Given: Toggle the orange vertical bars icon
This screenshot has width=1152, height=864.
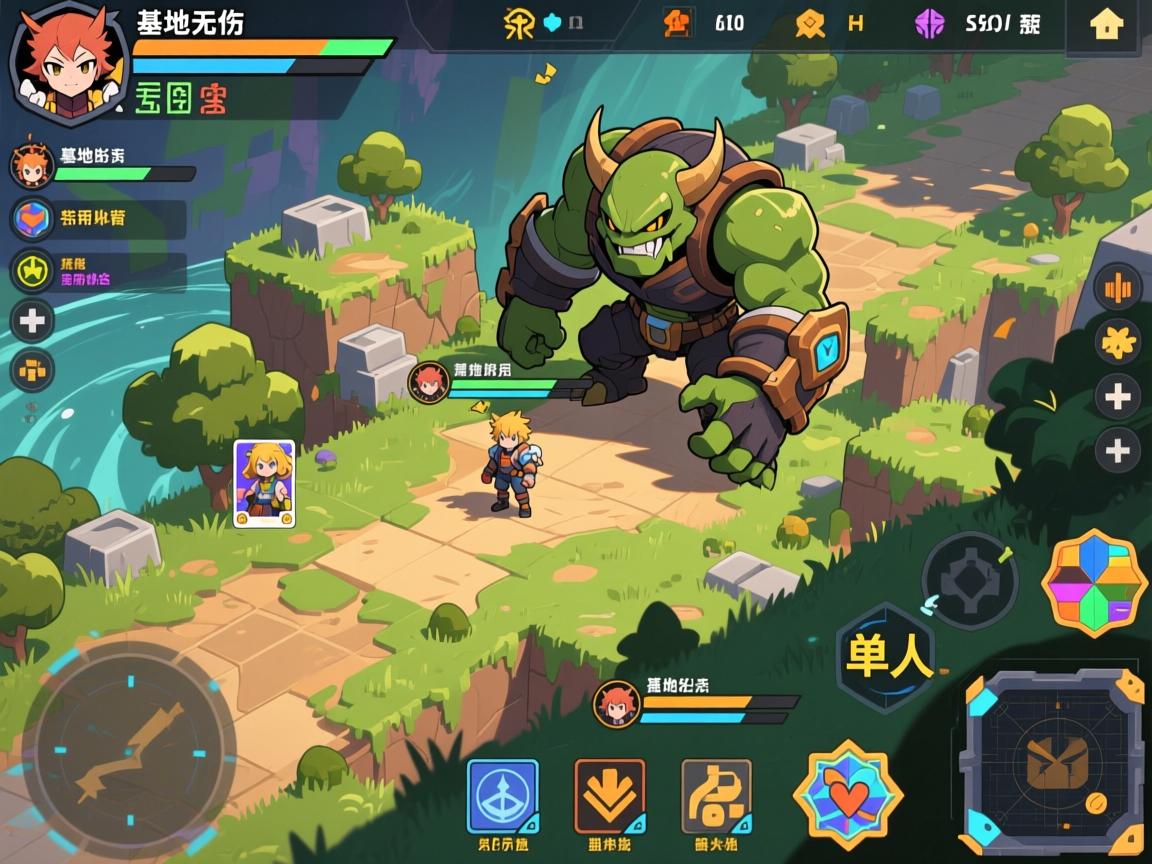Looking at the screenshot, I should (x=1117, y=289).
